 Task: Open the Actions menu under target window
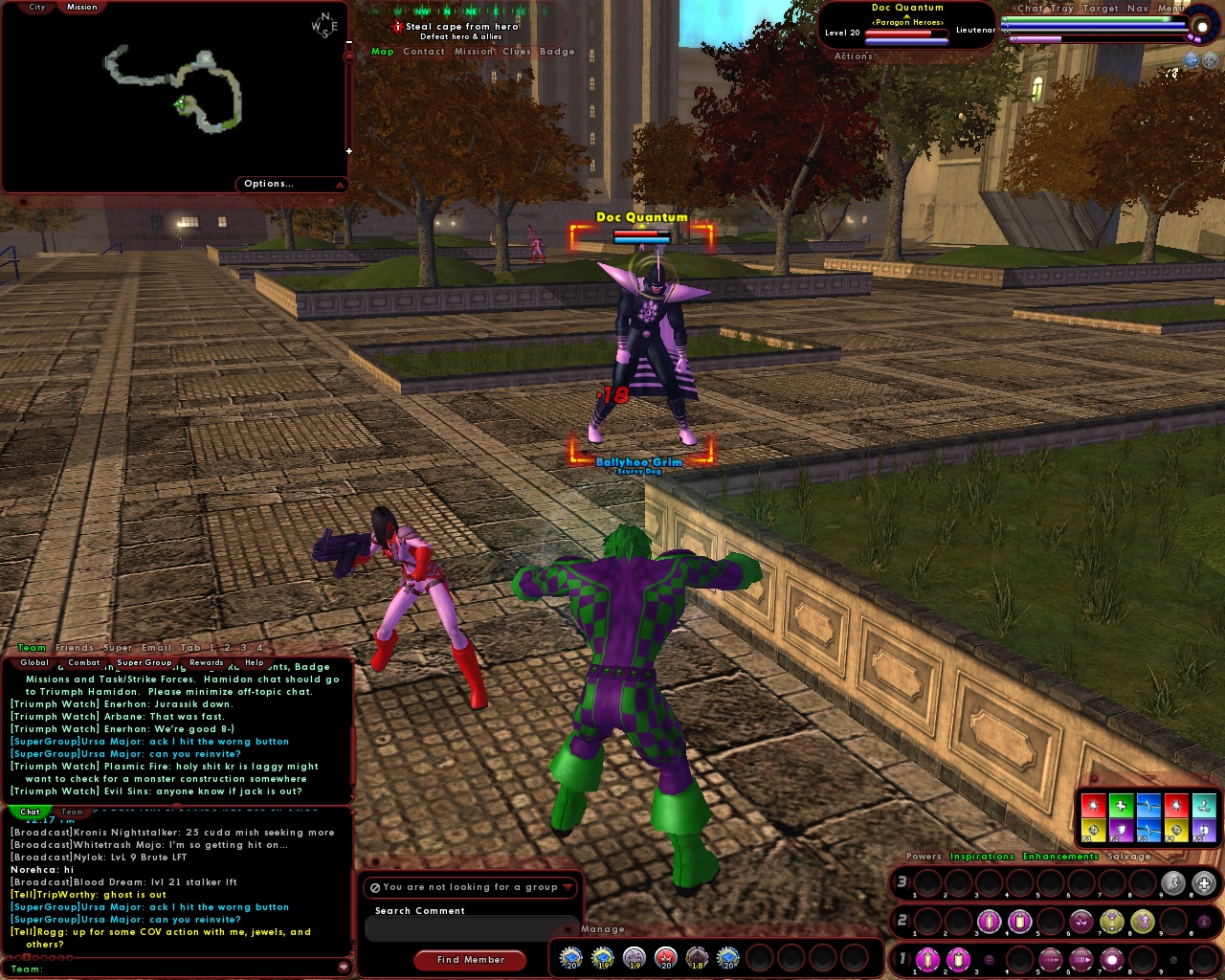[x=853, y=56]
